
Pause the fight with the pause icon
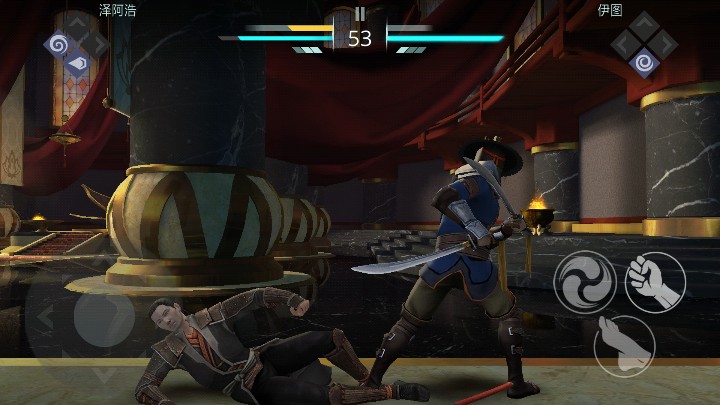click(360, 14)
